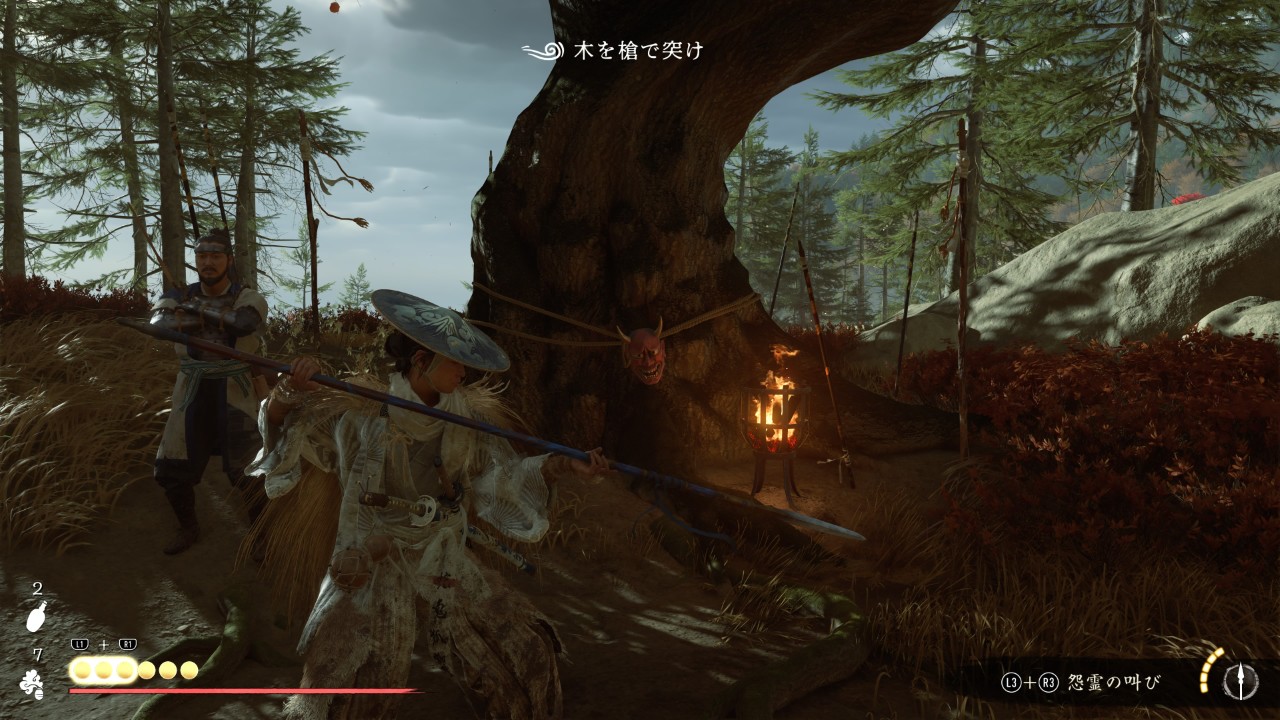Click the white flower consumable icon
Image resolution: width=1280 pixels, height=720 pixels.
pos(33,682)
